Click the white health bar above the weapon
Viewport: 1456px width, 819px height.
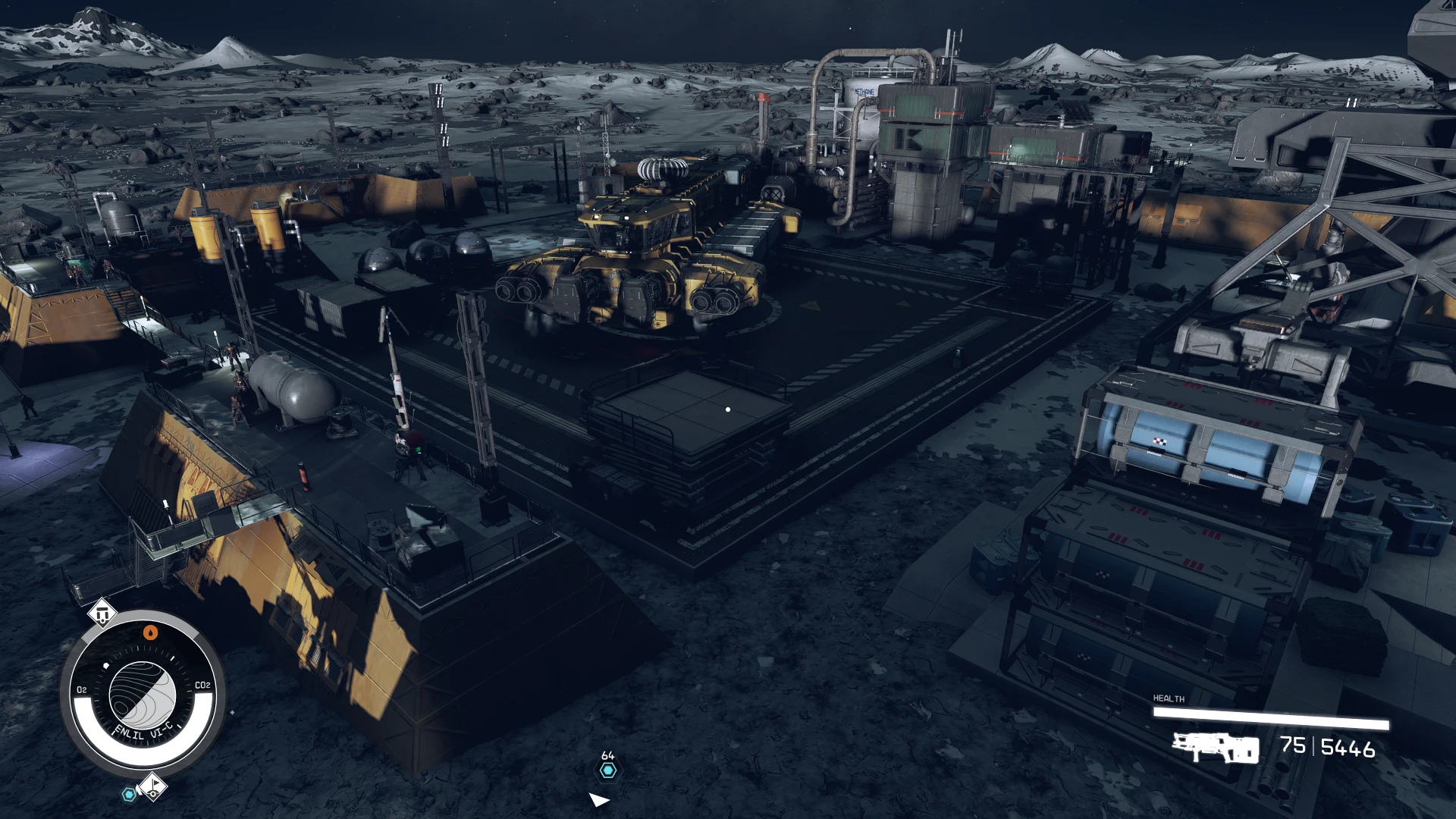click(x=1270, y=717)
